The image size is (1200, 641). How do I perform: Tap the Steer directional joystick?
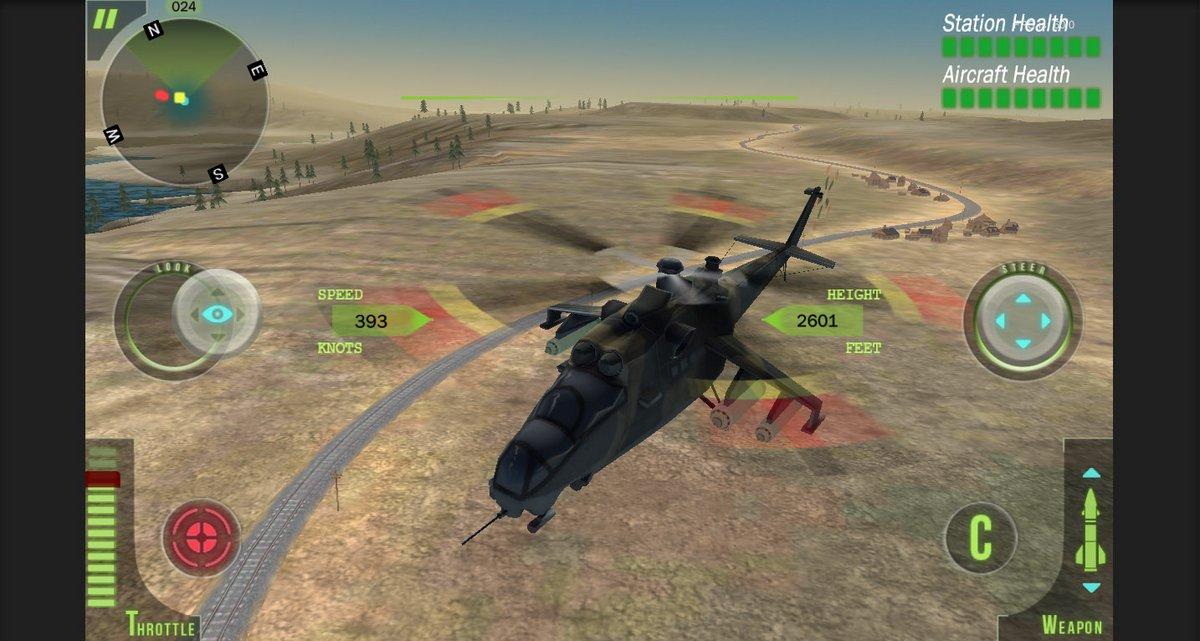tap(1022, 321)
